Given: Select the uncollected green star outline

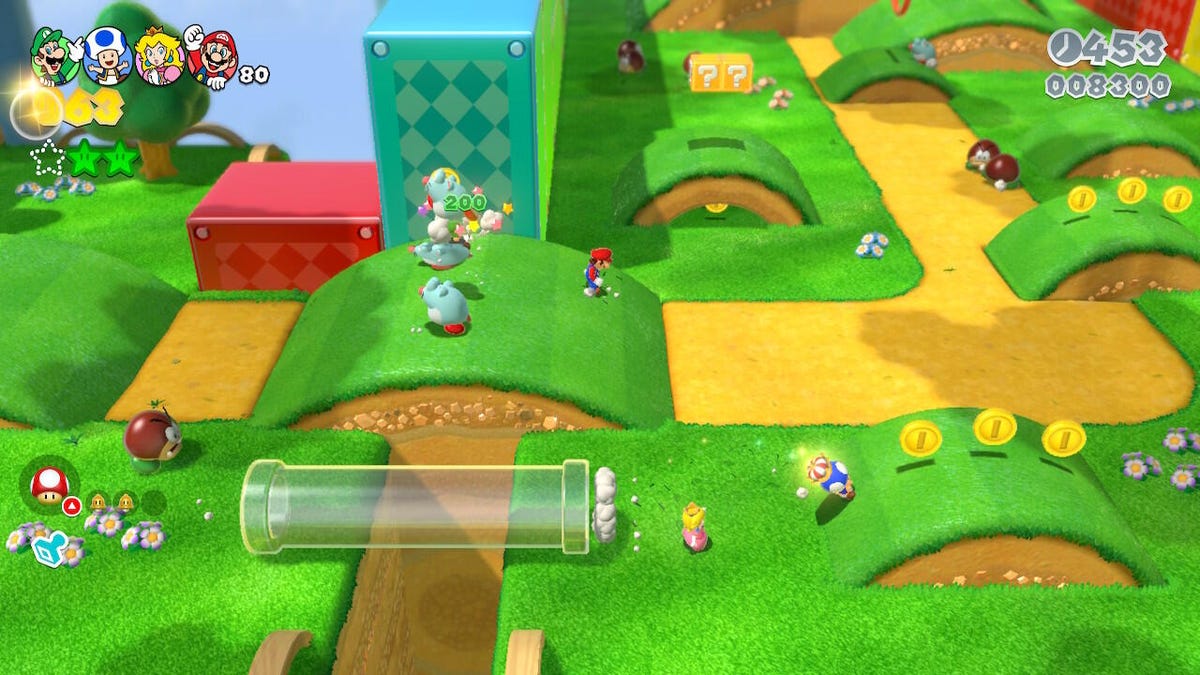Looking at the screenshot, I should tap(47, 160).
